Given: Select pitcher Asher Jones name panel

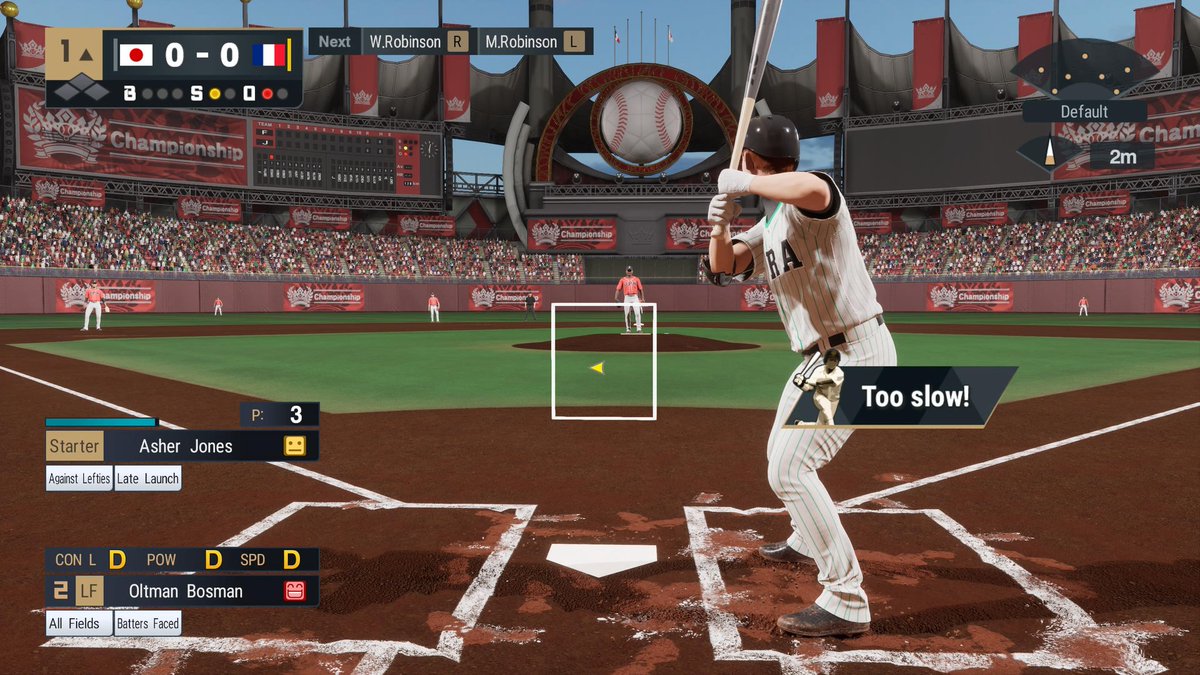Looking at the screenshot, I should 186,446.
